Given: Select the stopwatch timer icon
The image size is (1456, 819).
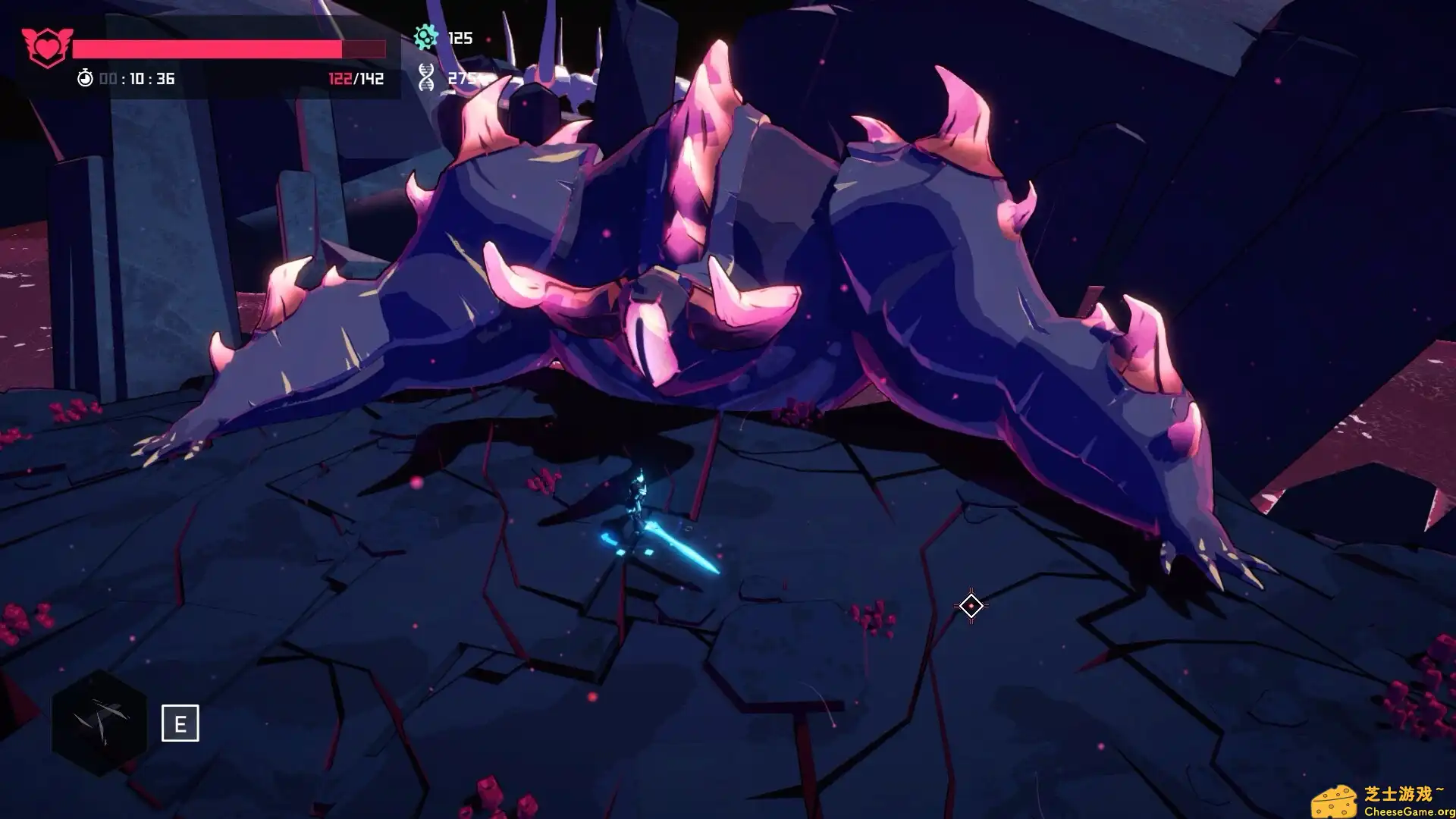Looking at the screenshot, I should click(86, 77).
